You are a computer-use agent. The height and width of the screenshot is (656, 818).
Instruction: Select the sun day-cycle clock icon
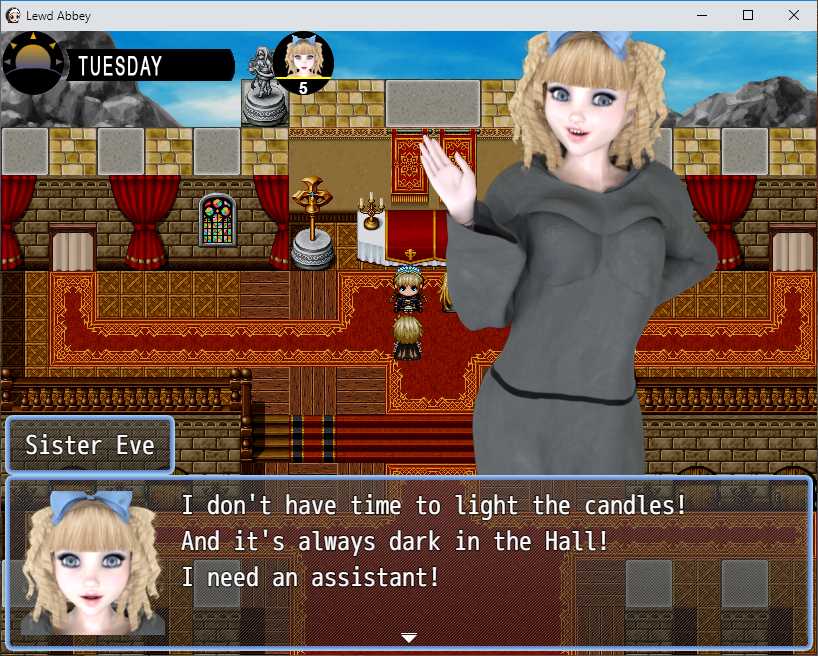[x=33, y=63]
